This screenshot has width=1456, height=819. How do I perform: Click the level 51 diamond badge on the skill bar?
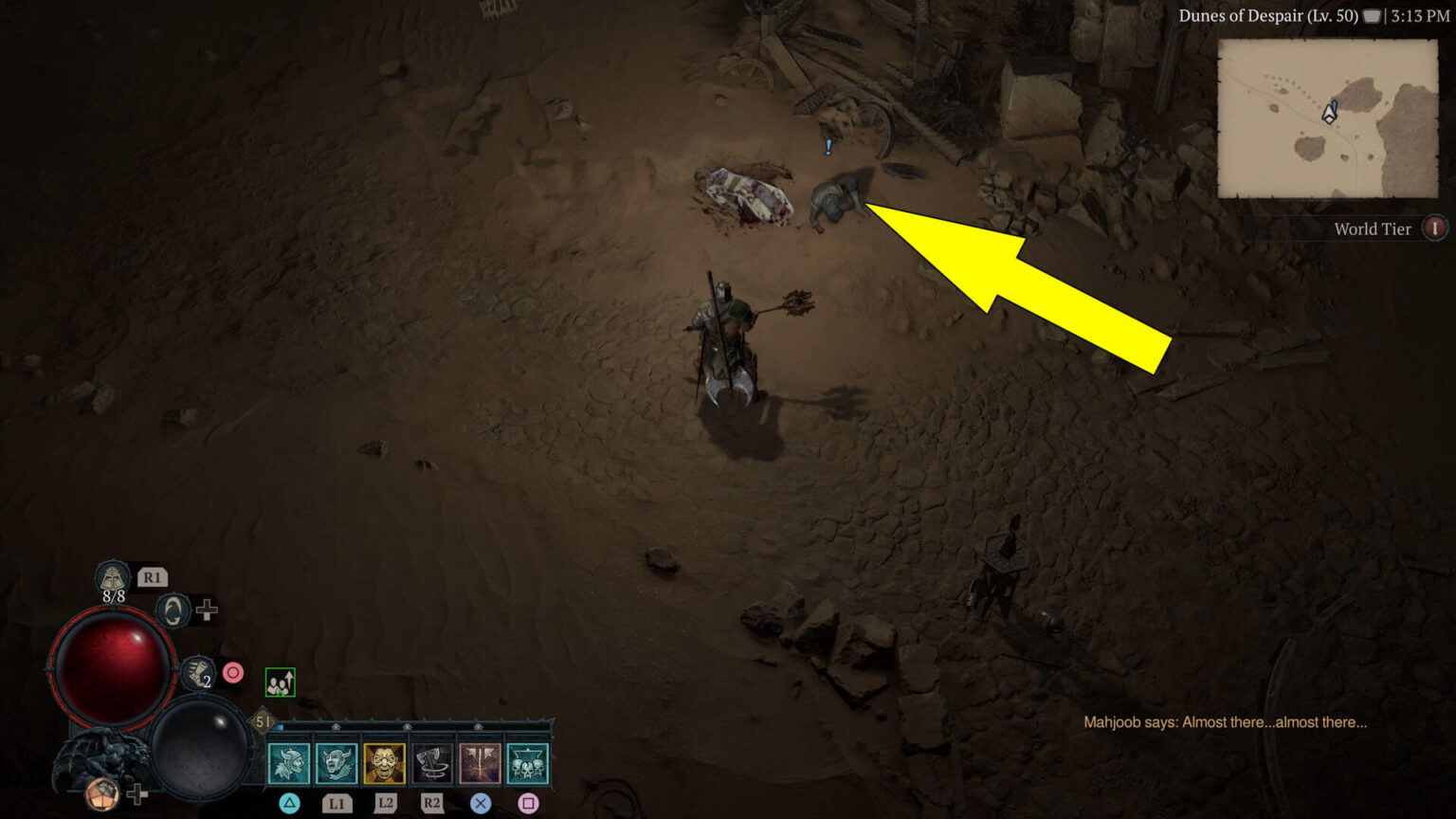coord(263,720)
